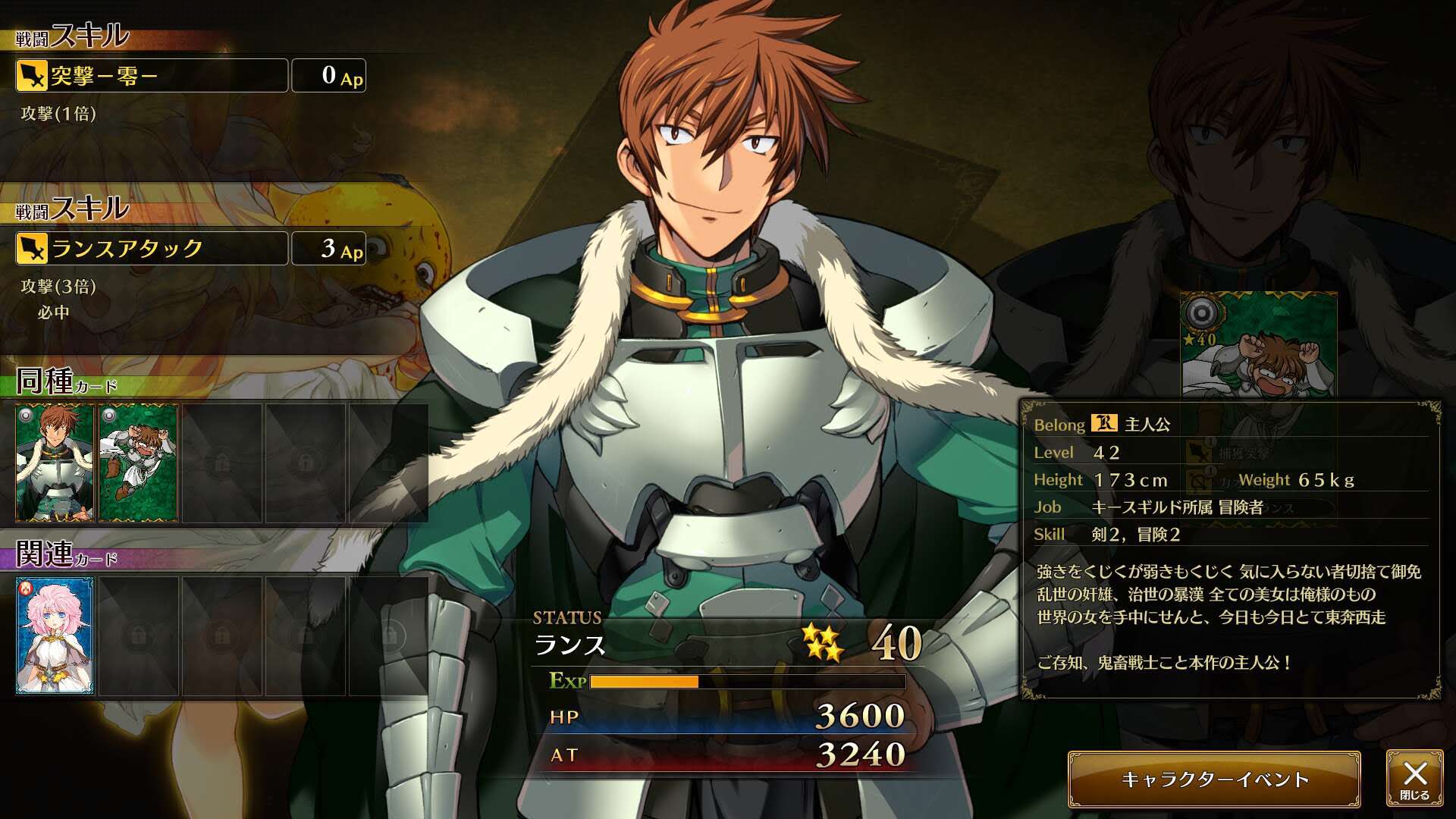Choose the chibi running Rance same-type card
Screen dimensions: 1456x819
pos(138,463)
